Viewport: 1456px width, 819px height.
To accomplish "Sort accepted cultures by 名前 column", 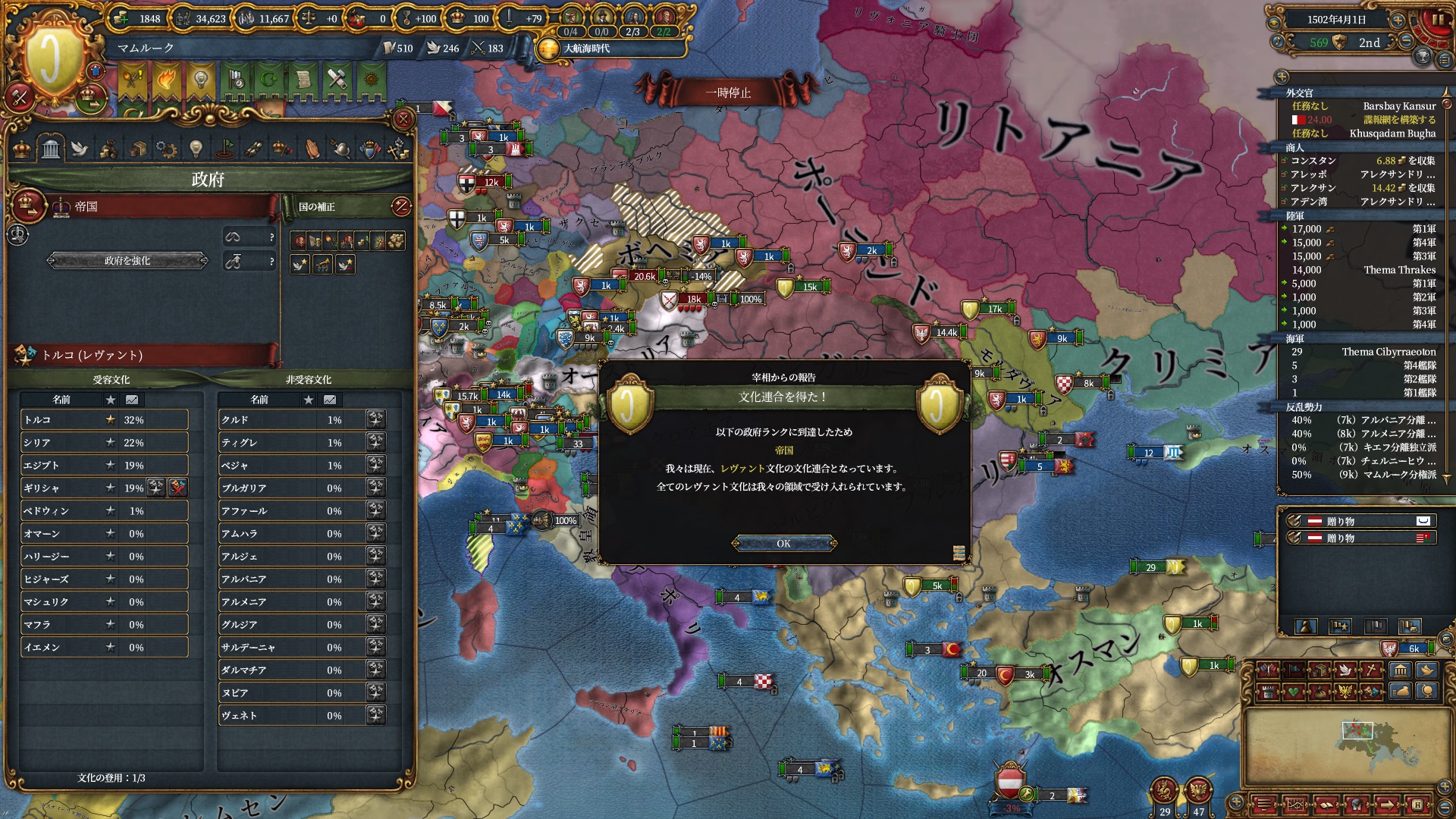I will (x=61, y=400).
